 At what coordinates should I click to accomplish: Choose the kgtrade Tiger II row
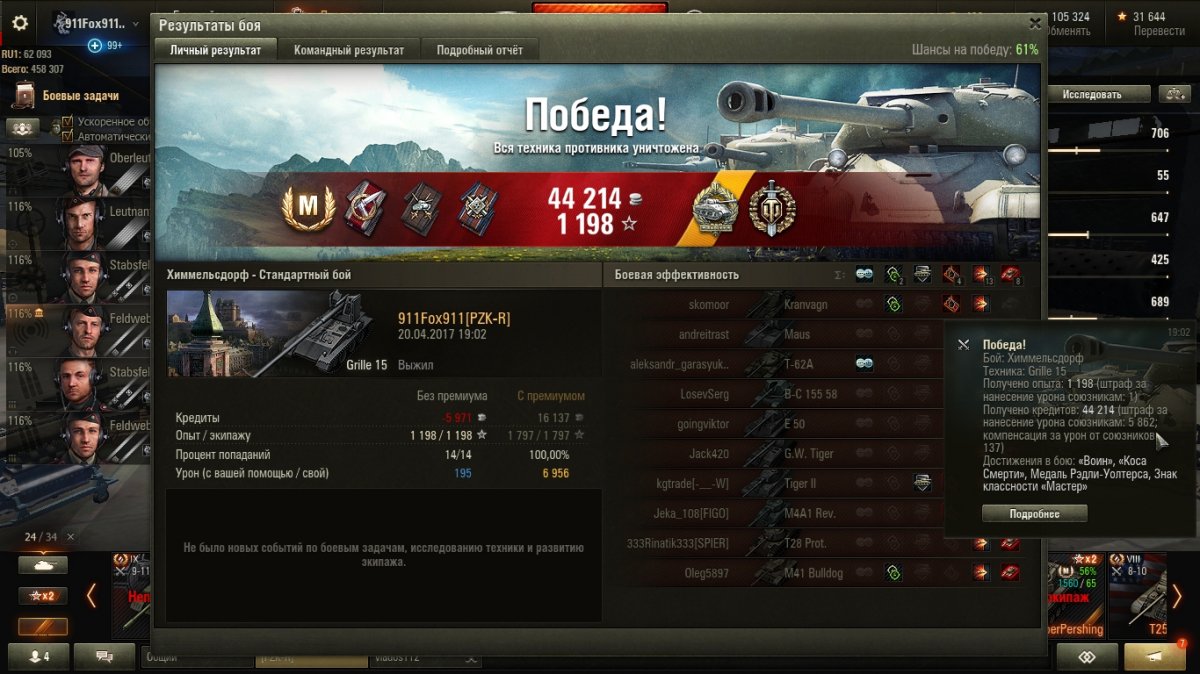click(x=780, y=484)
